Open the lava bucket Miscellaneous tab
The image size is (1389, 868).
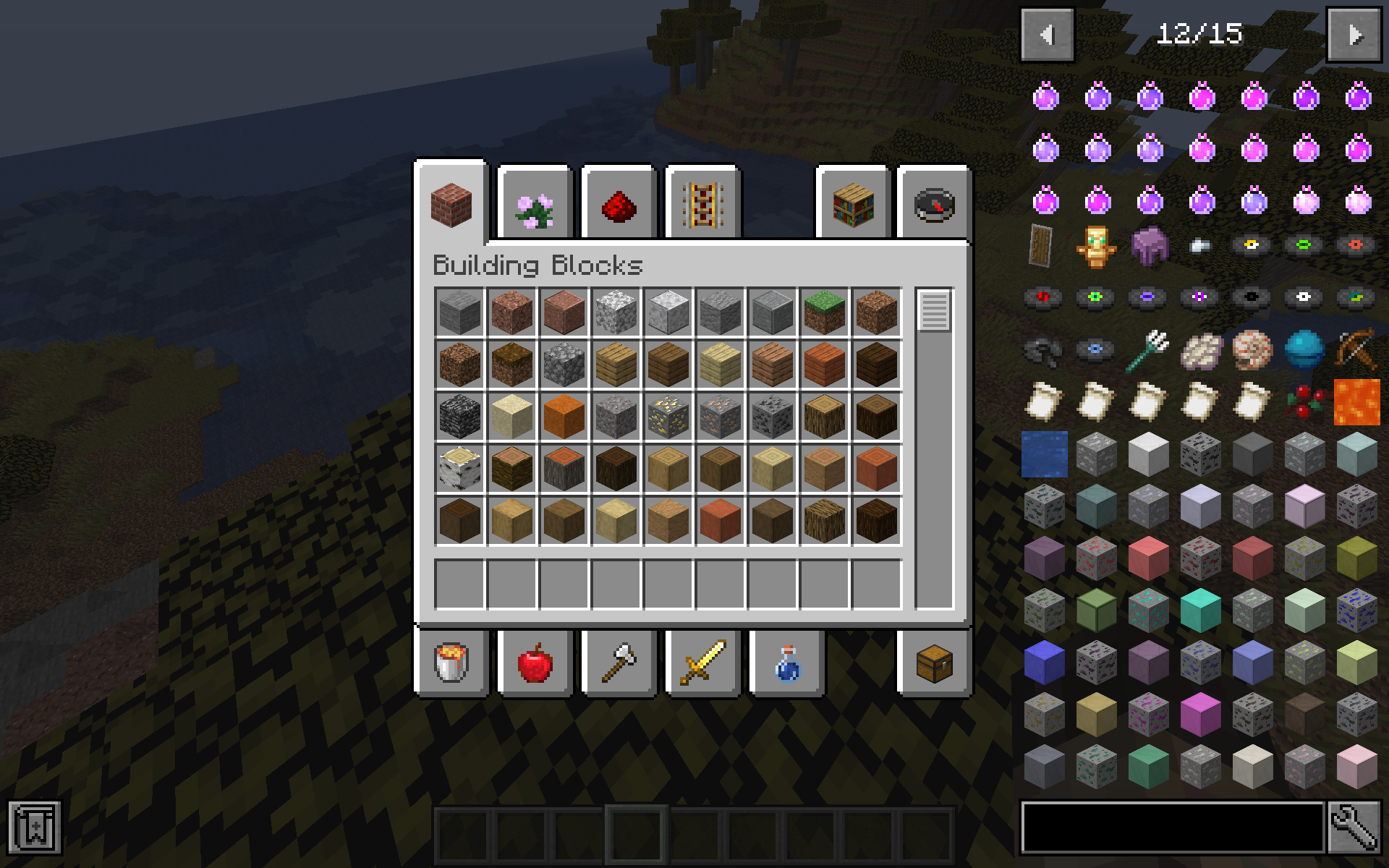click(451, 662)
